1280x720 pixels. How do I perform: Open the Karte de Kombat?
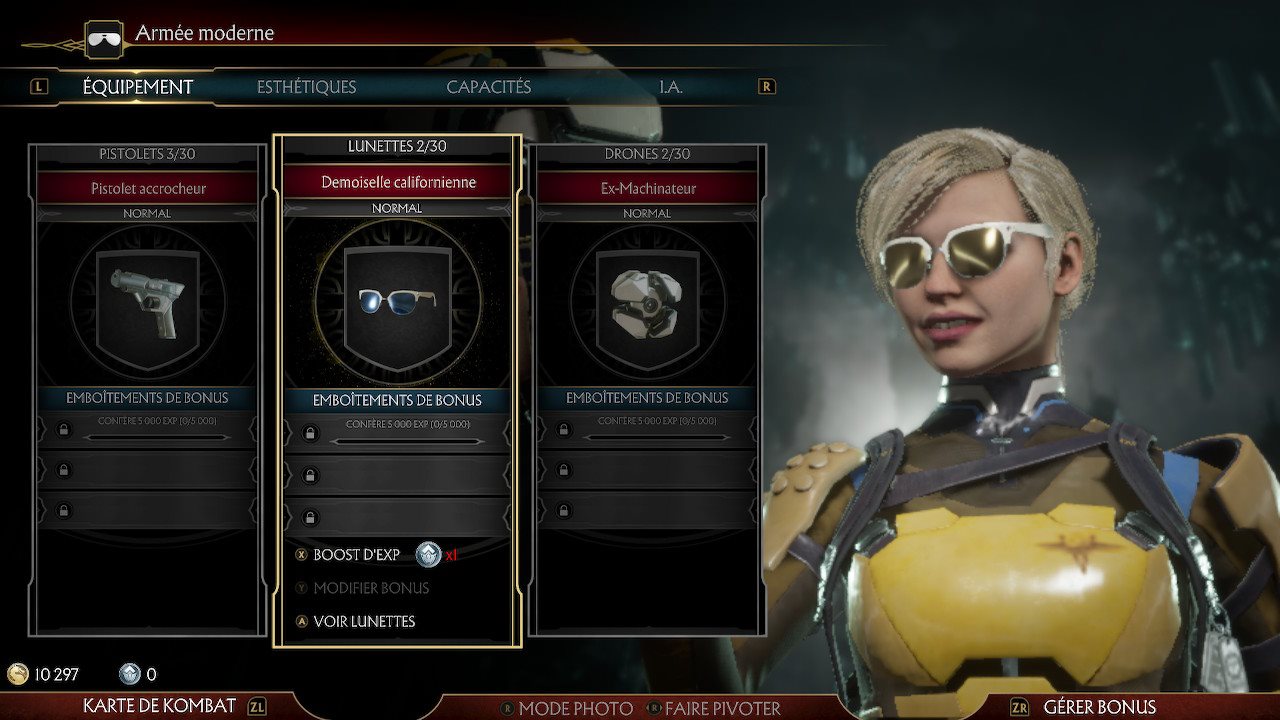160,706
